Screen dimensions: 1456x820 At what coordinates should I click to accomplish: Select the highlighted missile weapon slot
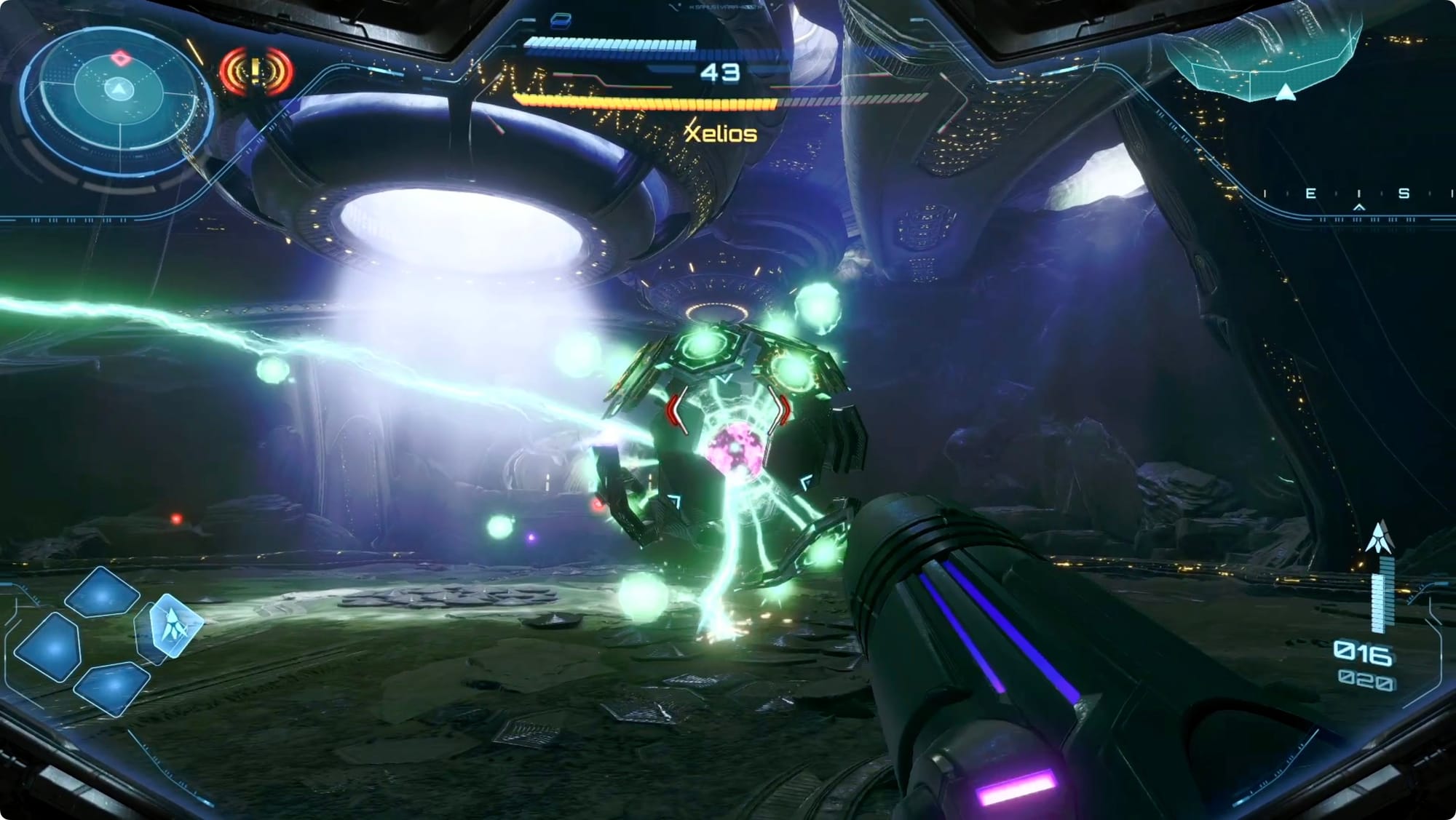point(174,626)
